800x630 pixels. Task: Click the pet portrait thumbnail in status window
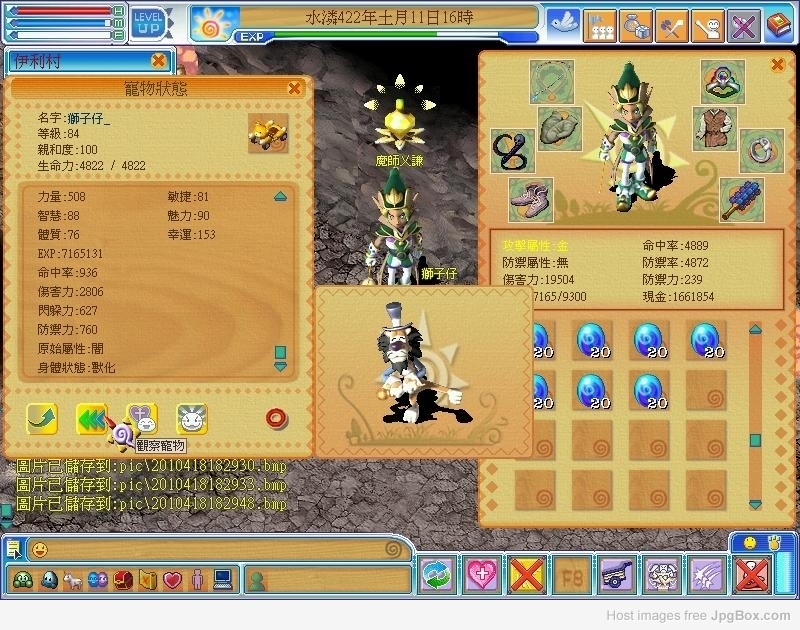(268, 133)
